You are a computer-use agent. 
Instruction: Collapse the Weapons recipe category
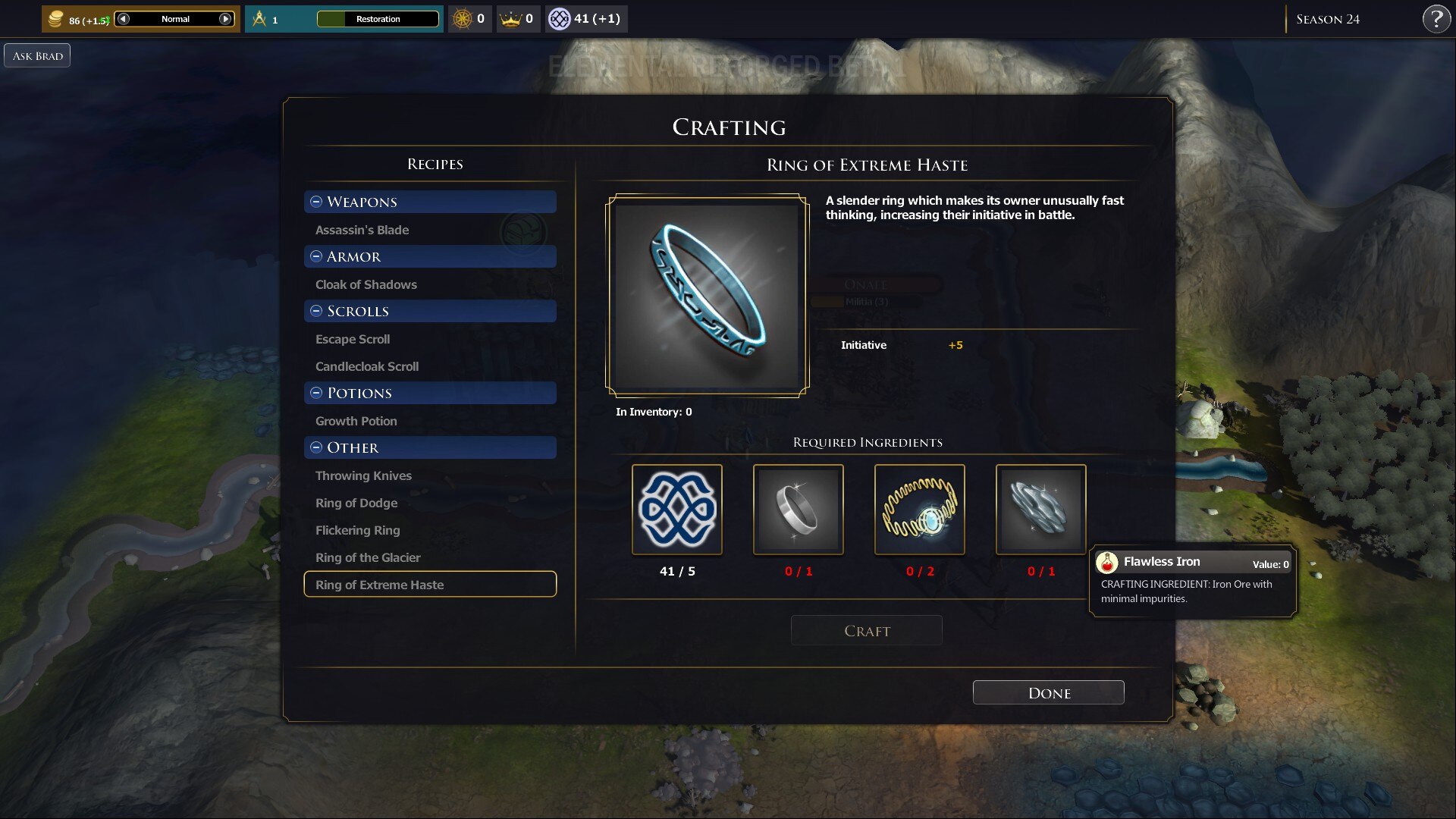pos(316,202)
